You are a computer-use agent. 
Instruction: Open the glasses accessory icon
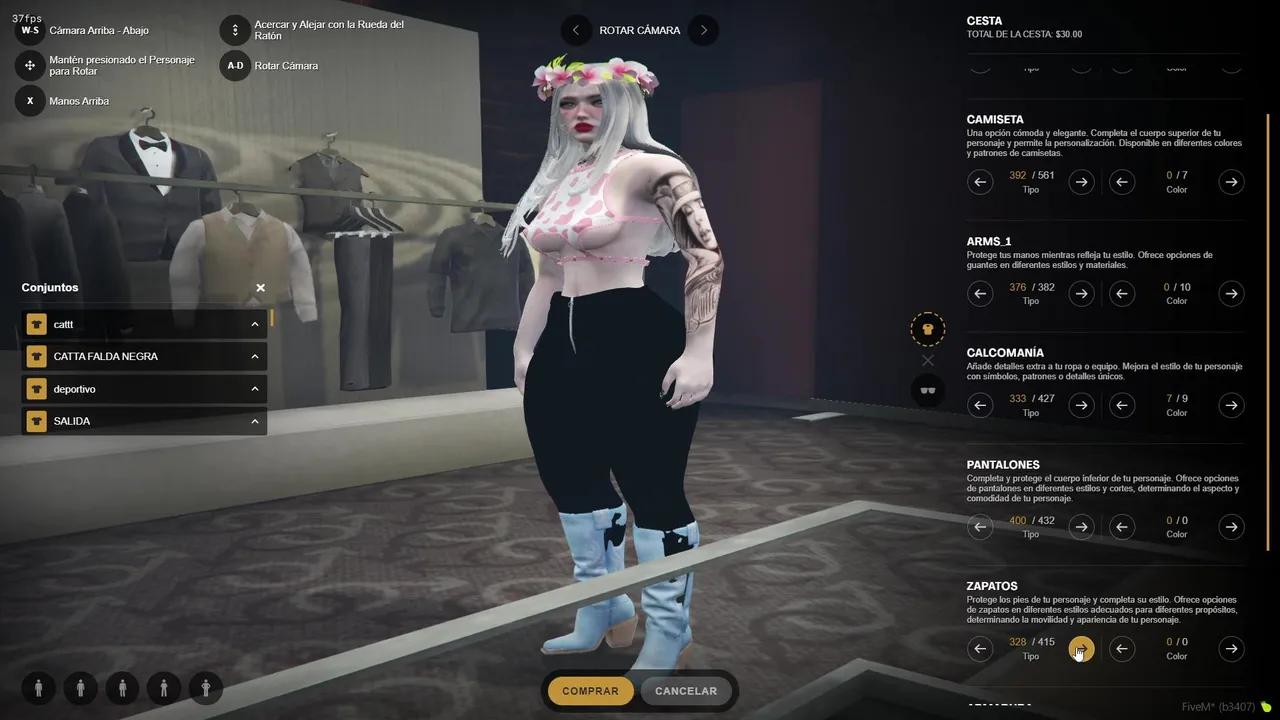pos(928,390)
